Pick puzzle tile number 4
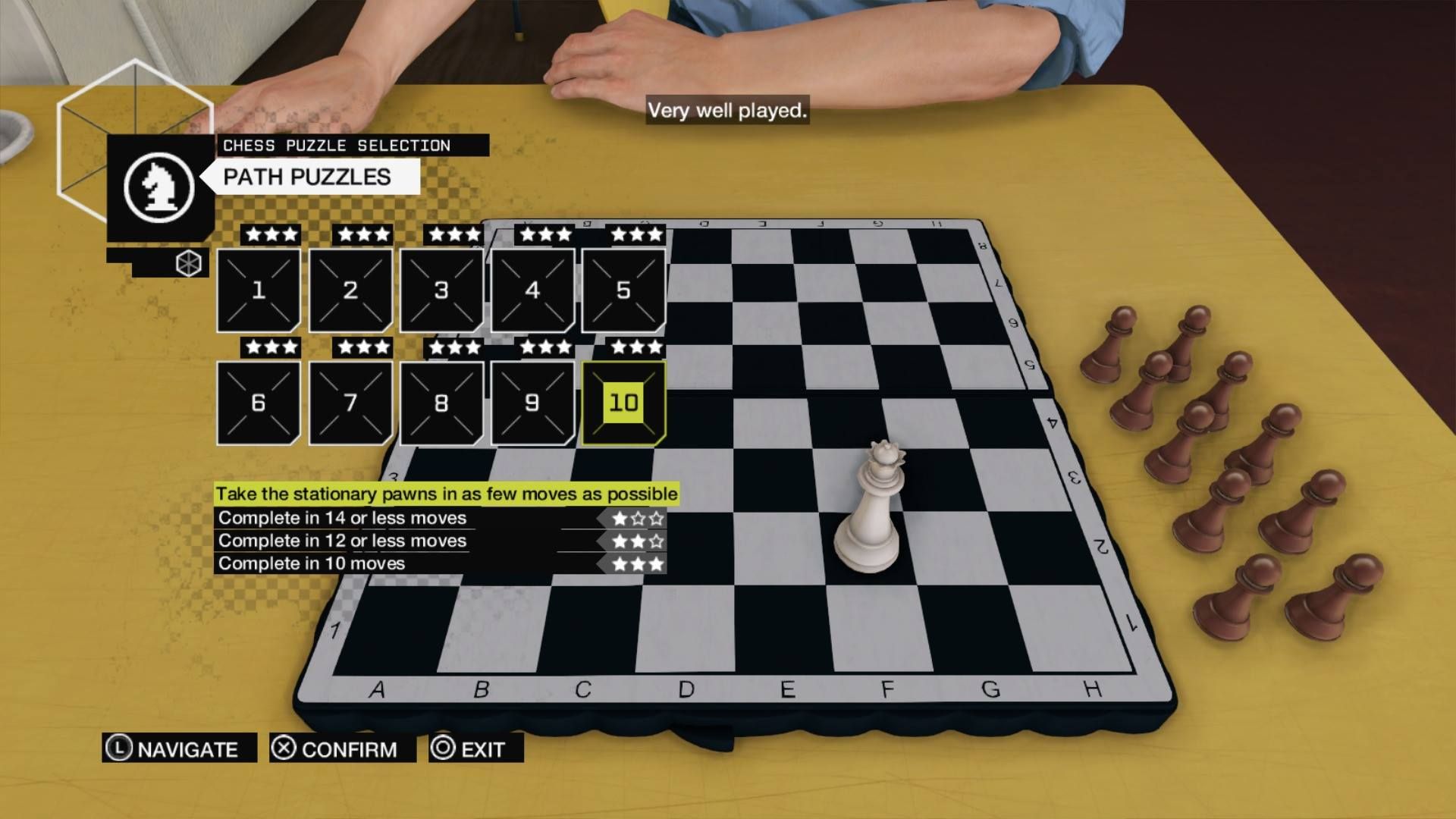The image size is (1456, 819). click(532, 290)
